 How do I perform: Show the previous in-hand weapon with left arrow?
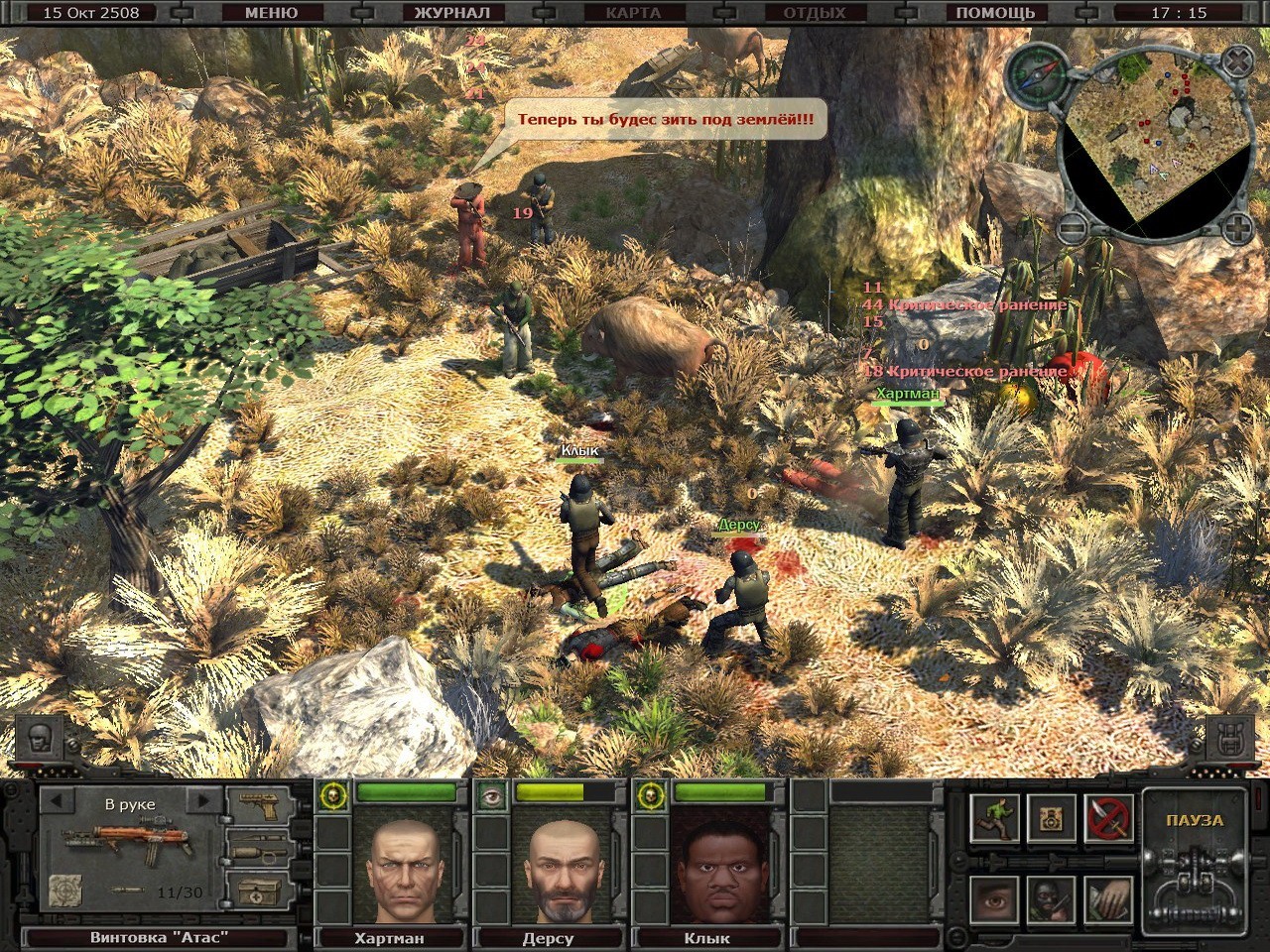pos(57,800)
